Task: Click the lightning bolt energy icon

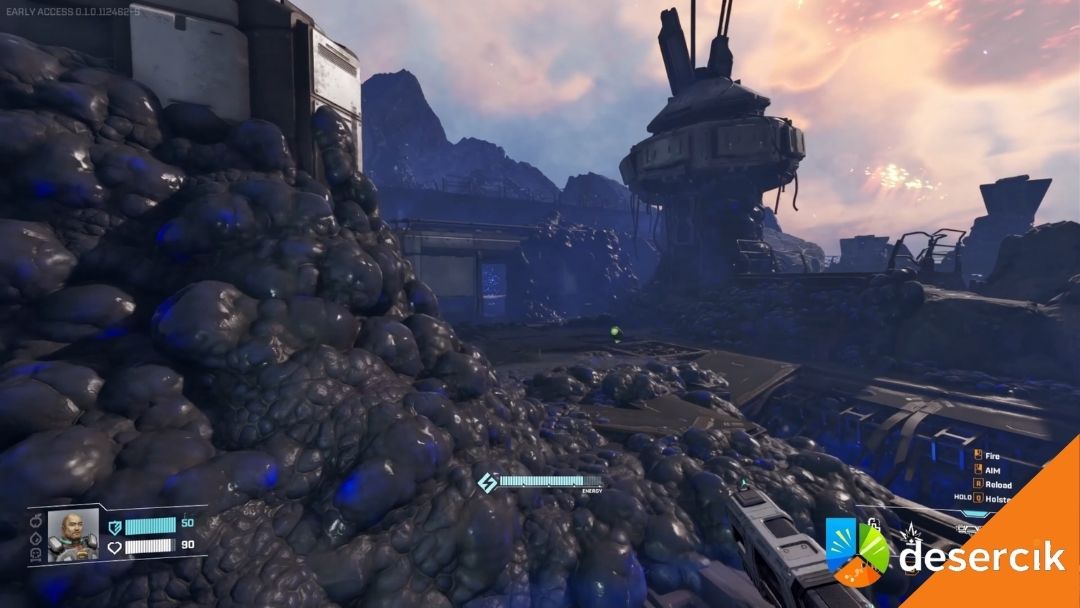Action: pyautogui.click(x=487, y=482)
